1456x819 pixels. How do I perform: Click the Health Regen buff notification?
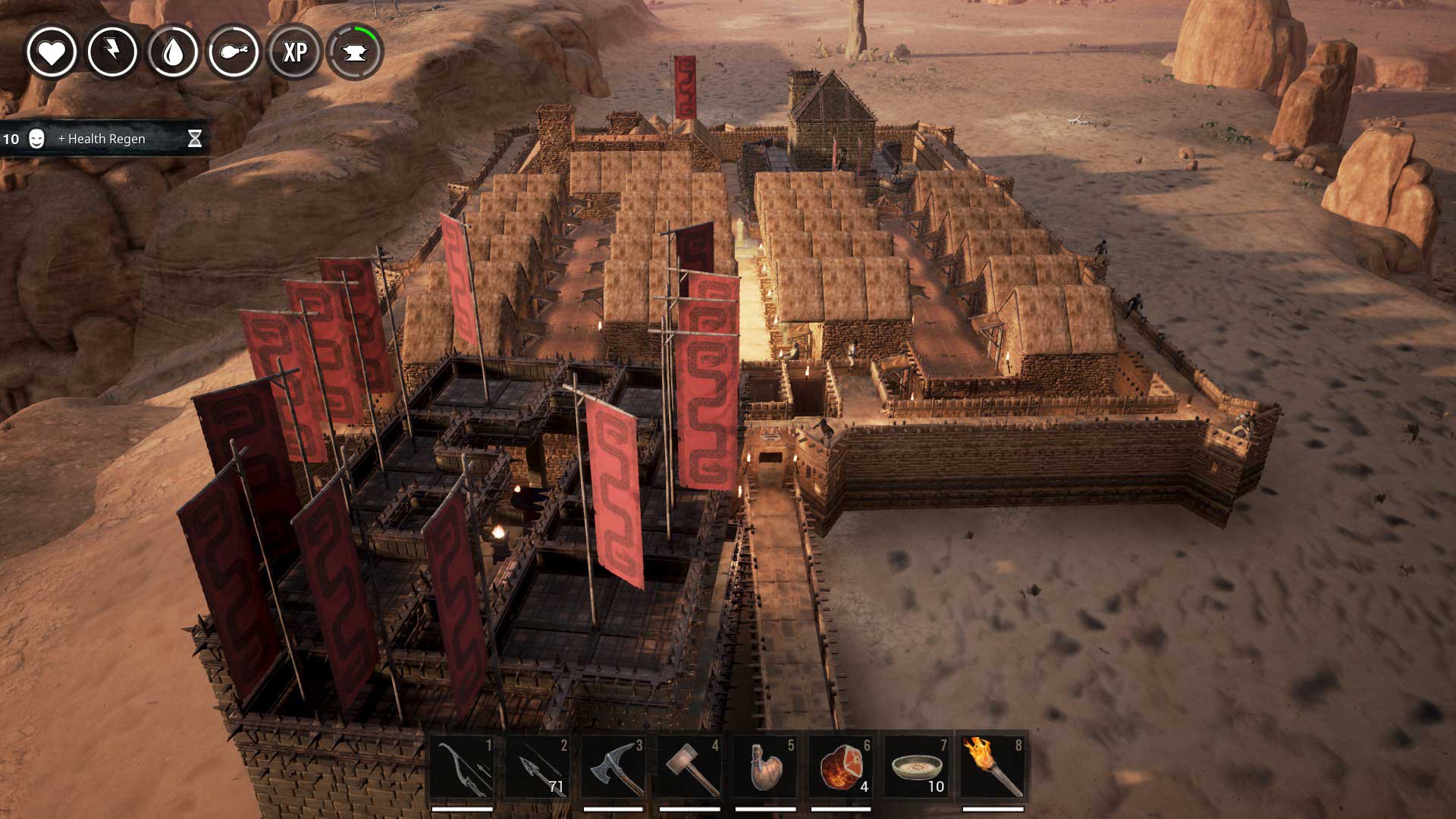tap(102, 139)
